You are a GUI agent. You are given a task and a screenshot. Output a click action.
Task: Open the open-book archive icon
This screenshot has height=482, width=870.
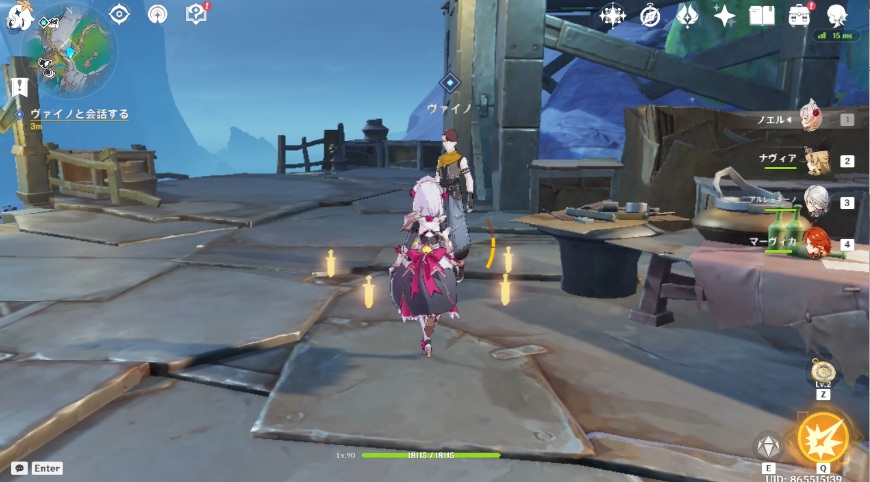762,15
